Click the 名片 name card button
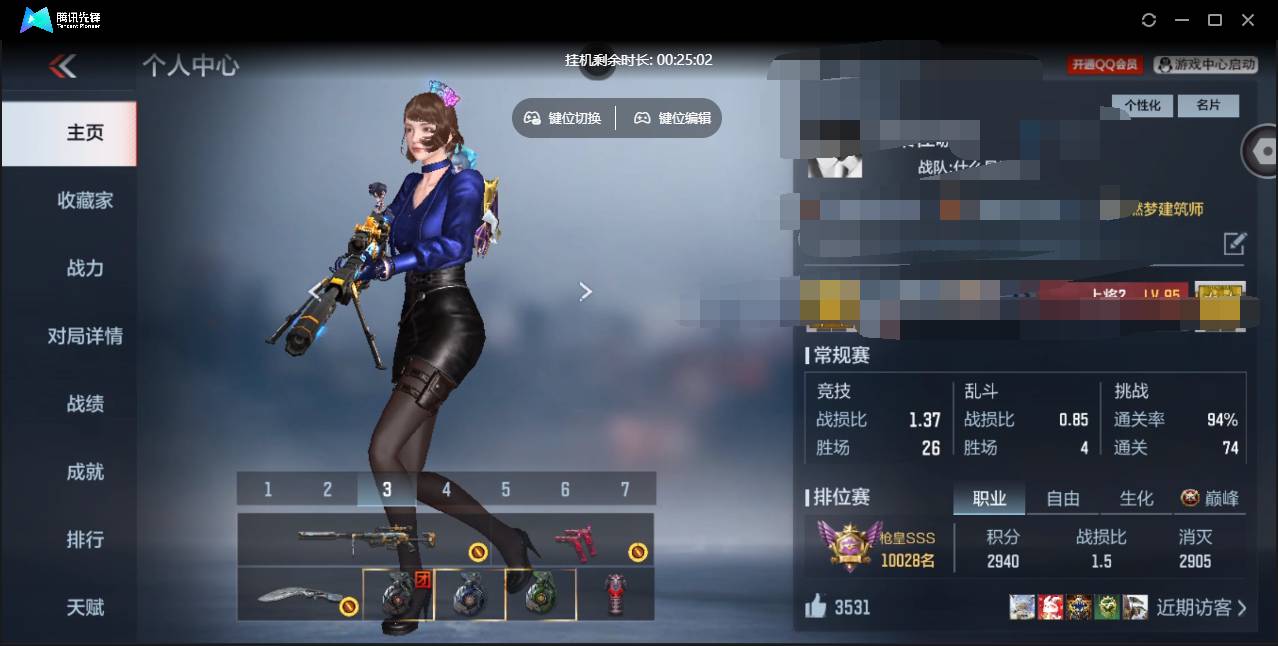This screenshot has width=1278, height=646. tap(1208, 105)
